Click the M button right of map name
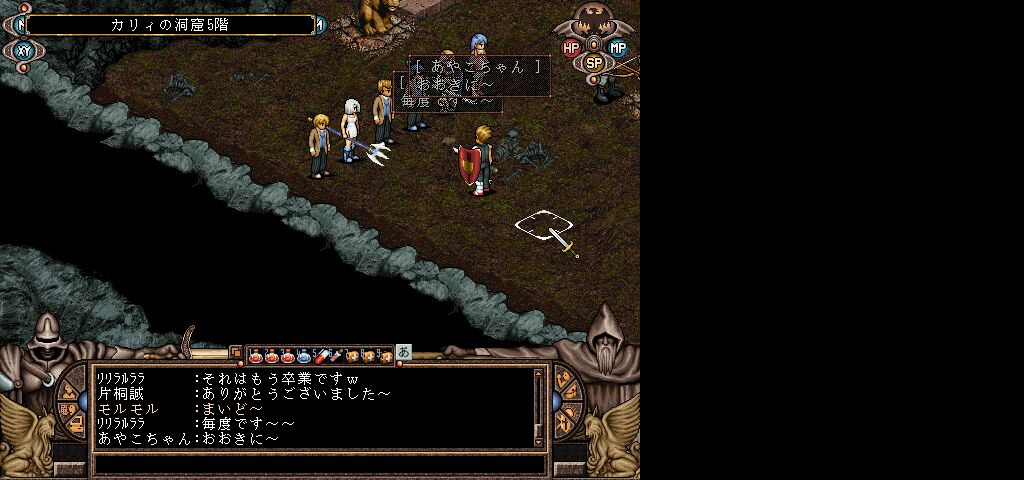Screen dimensions: 1024x480 coord(321,25)
